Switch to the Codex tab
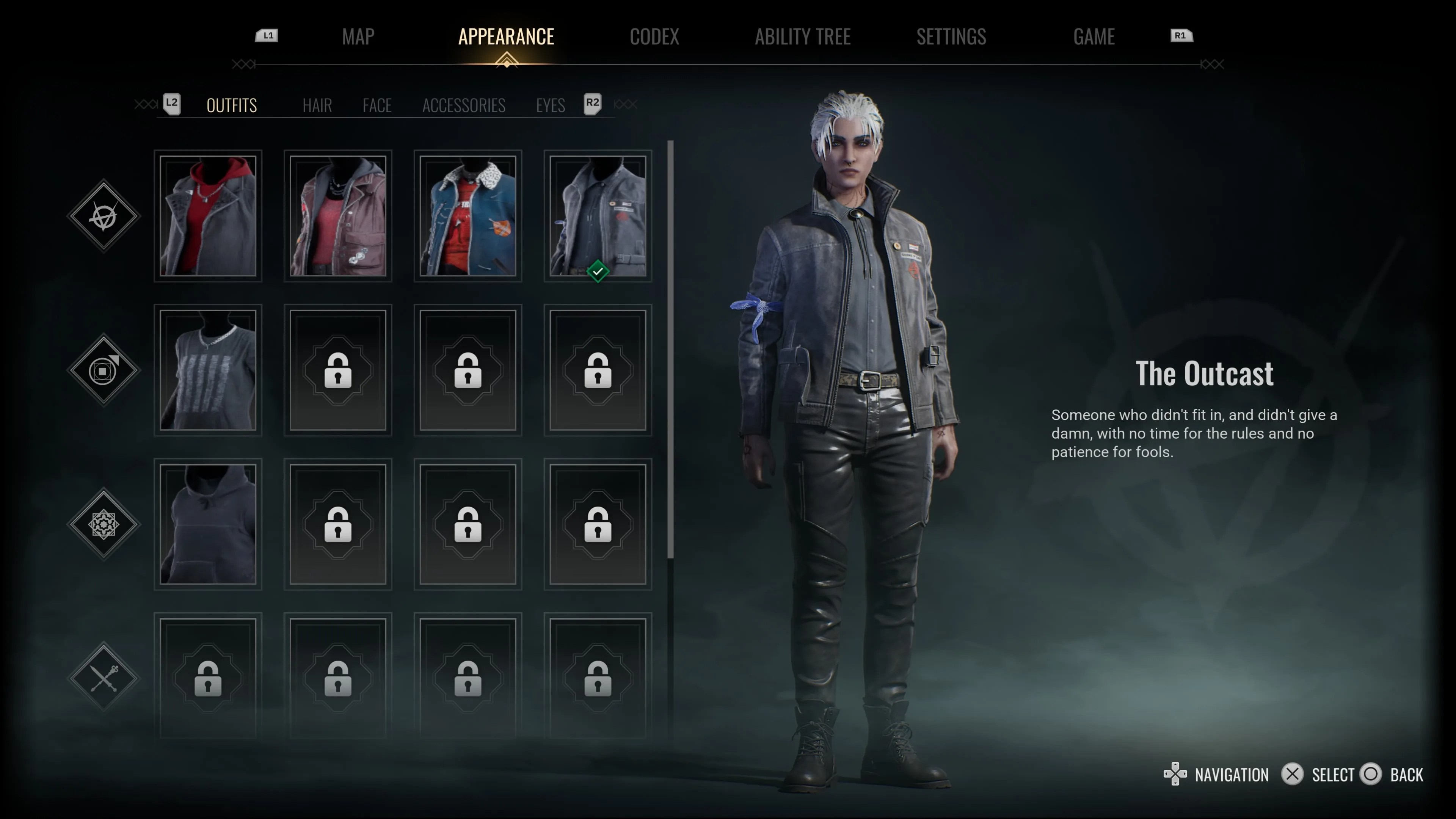Viewport: 1456px width, 819px height. tap(654, 37)
